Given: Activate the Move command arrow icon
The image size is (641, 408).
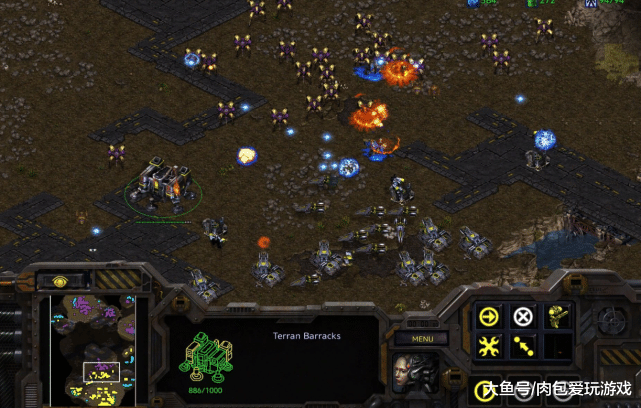Looking at the screenshot, I should (x=490, y=317).
